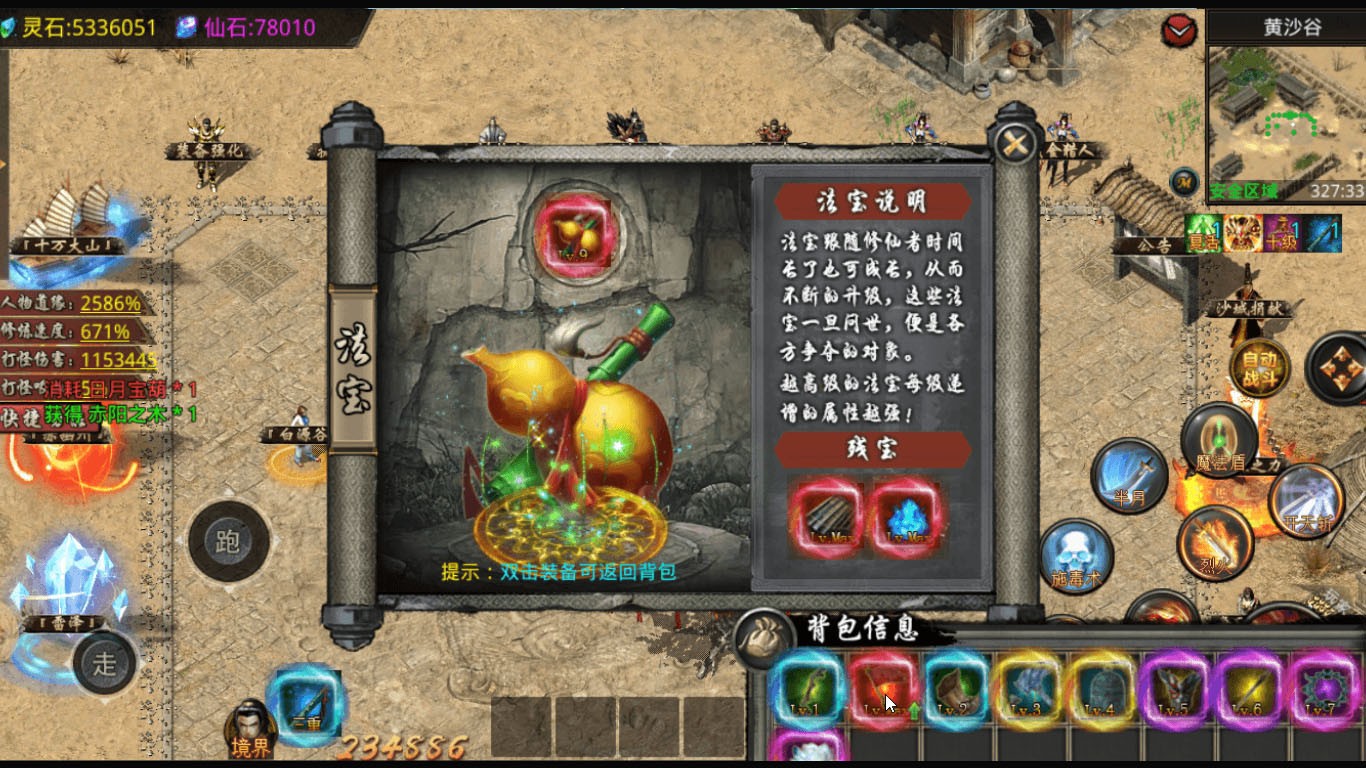Viewport: 1366px width, 768px height.
Task: Click the gourd icon above the treasure artwork
Action: (x=578, y=233)
